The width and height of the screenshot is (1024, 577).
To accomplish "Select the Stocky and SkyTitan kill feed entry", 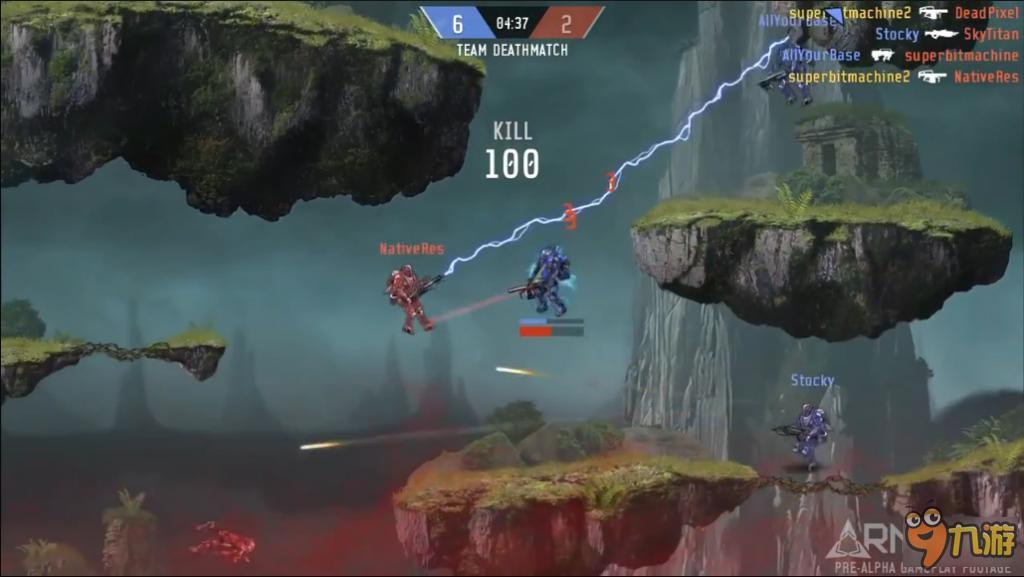I will coord(946,34).
